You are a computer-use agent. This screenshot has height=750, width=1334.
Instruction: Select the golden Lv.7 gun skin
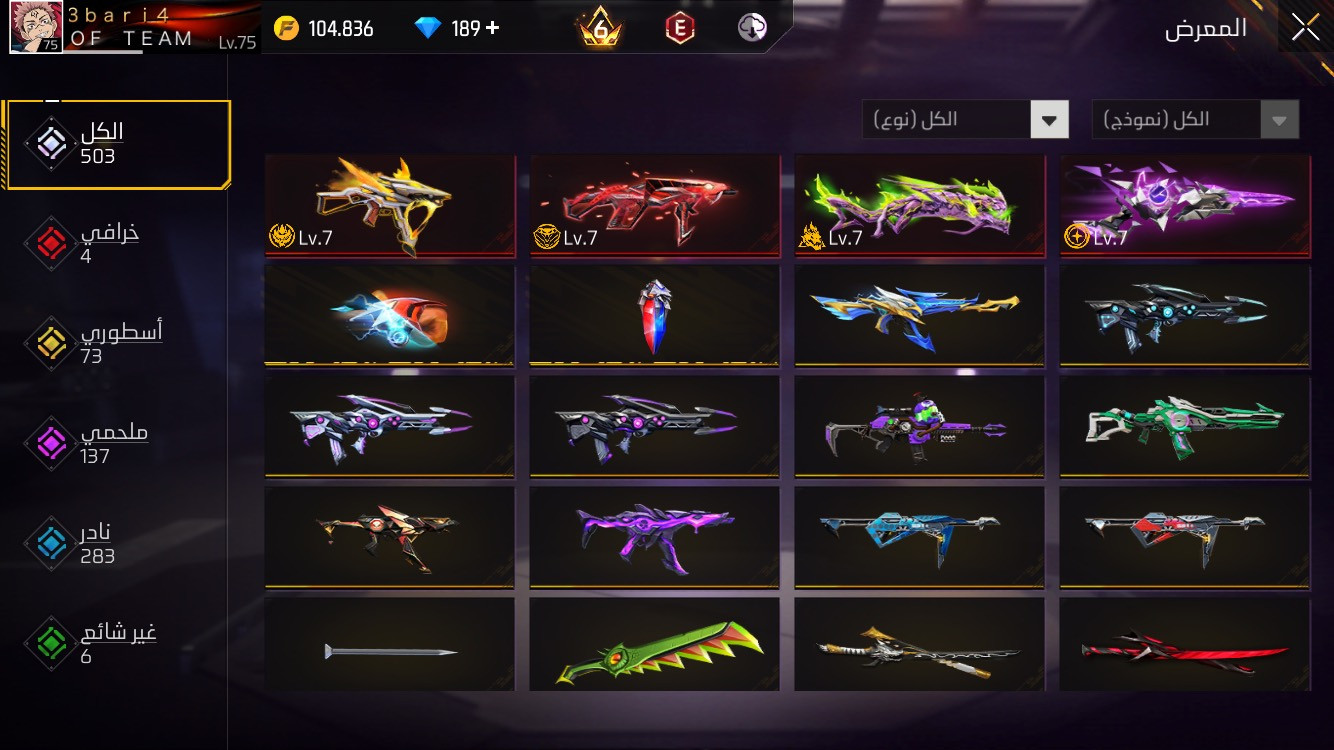click(390, 205)
